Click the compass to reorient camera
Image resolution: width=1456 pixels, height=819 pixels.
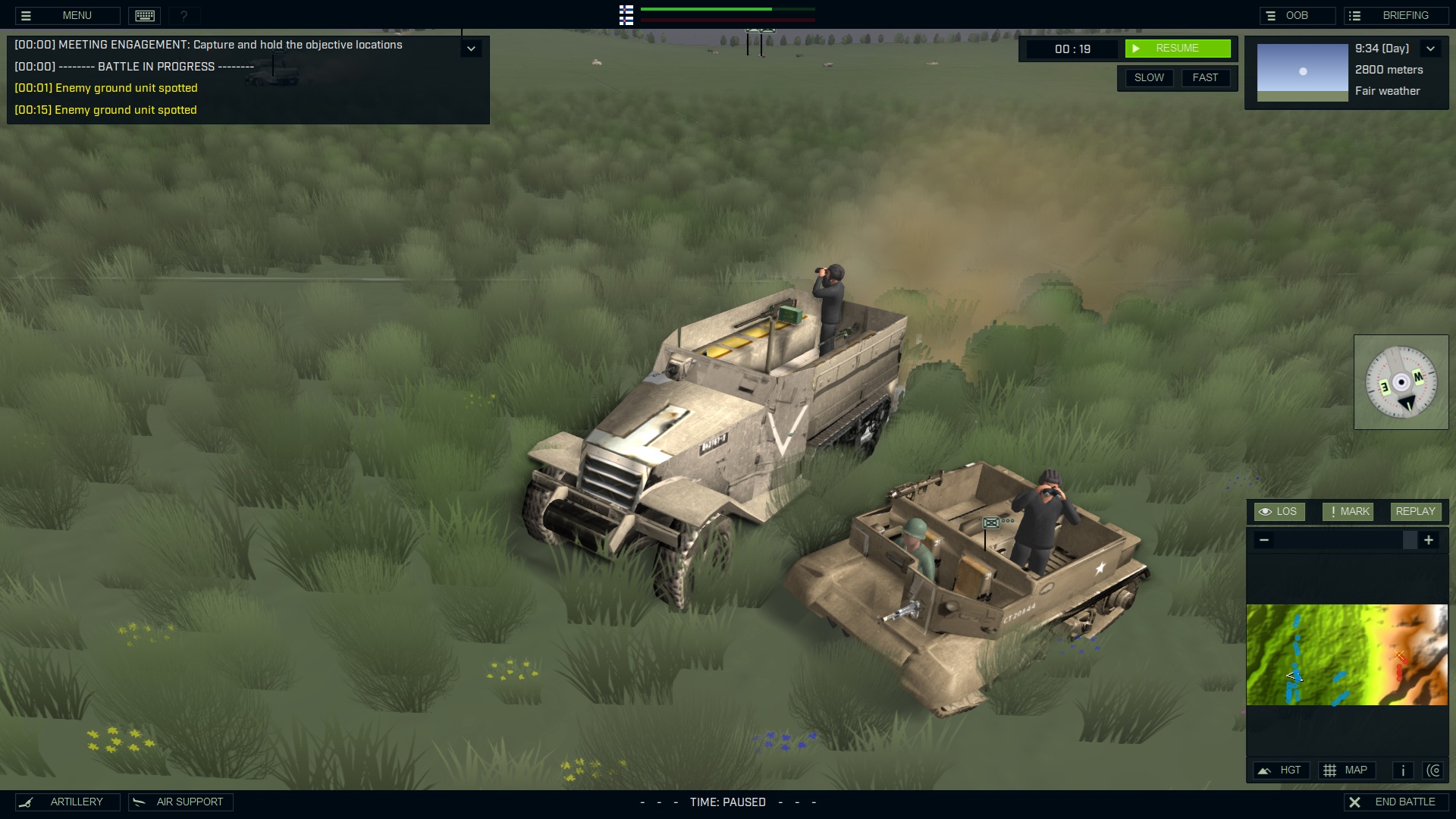pyautogui.click(x=1401, y=382)
